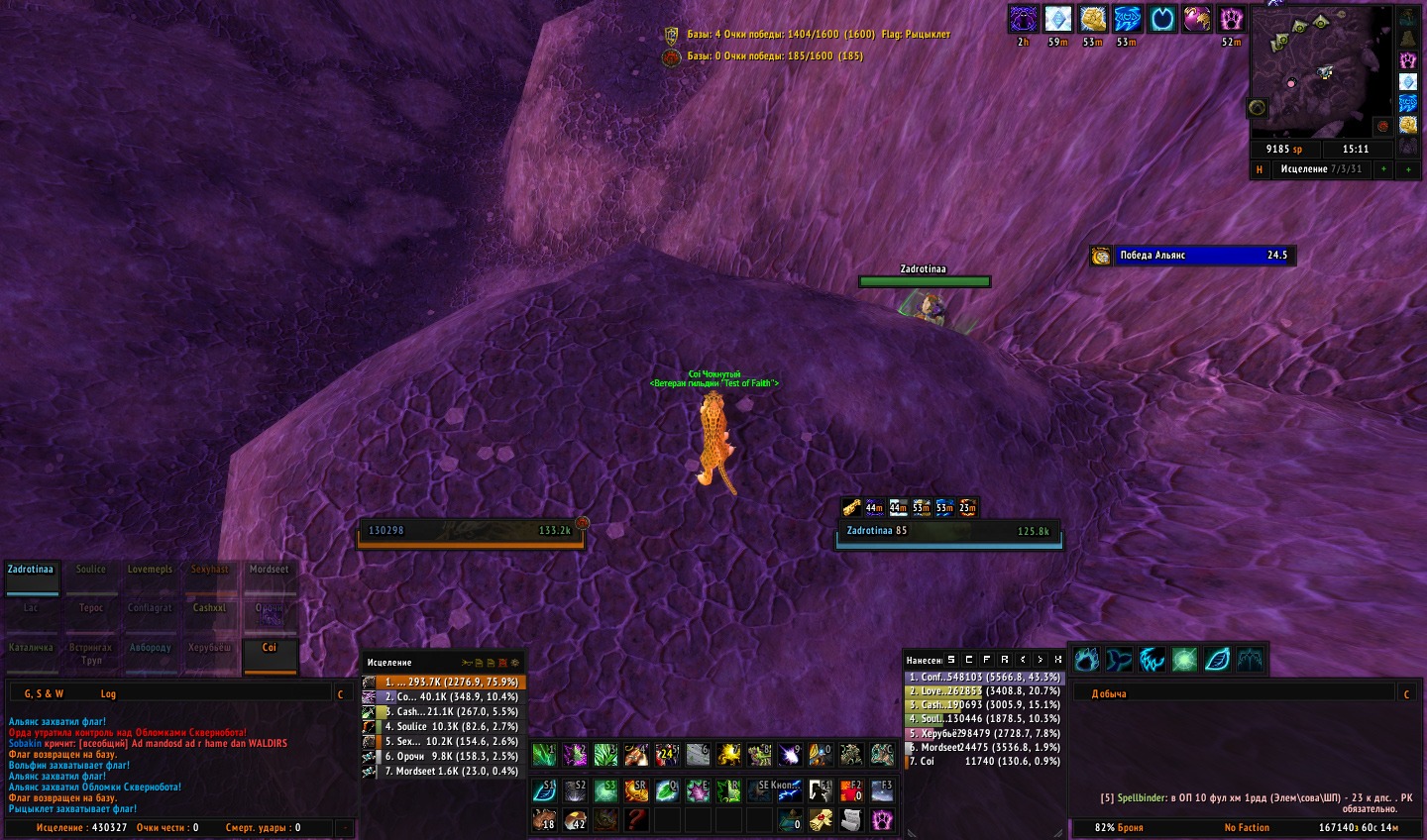Use the red question mark action slot
1427x840 pixels.
636,819
